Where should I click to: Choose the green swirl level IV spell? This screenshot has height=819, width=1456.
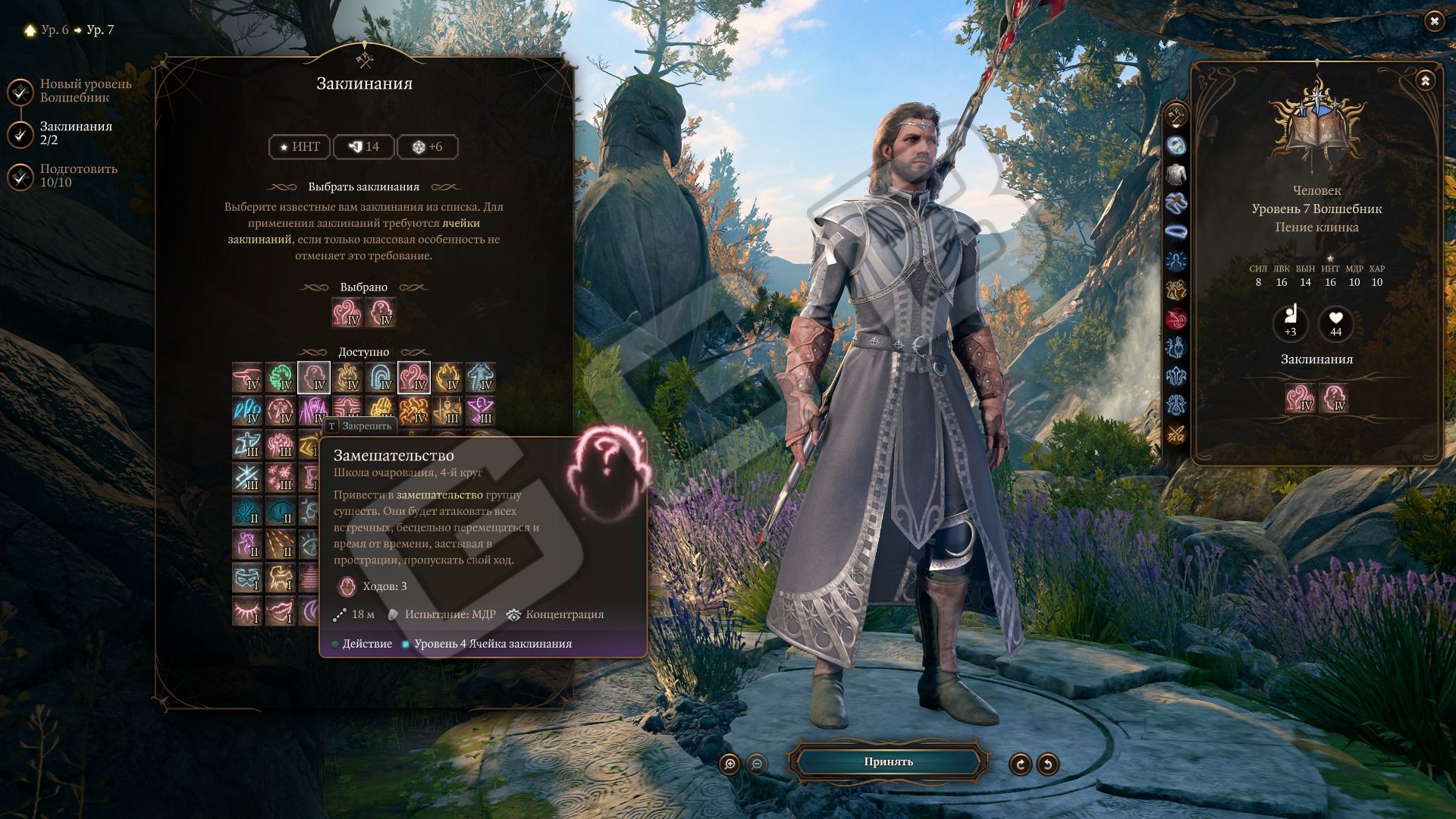[x=281, y=378]
